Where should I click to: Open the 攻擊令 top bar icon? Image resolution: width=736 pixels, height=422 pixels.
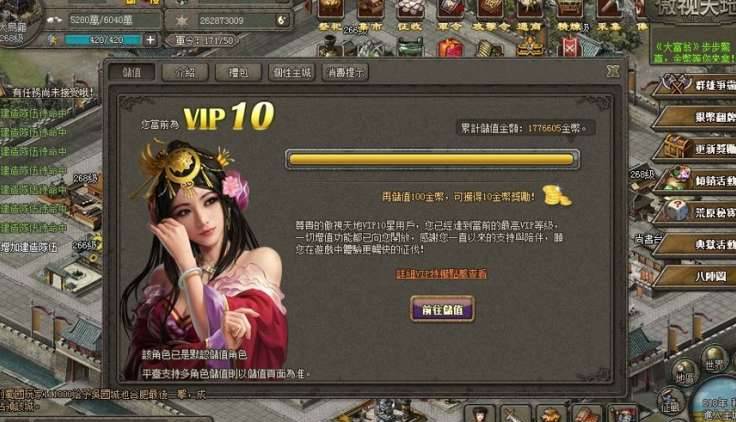pos(491,12)
